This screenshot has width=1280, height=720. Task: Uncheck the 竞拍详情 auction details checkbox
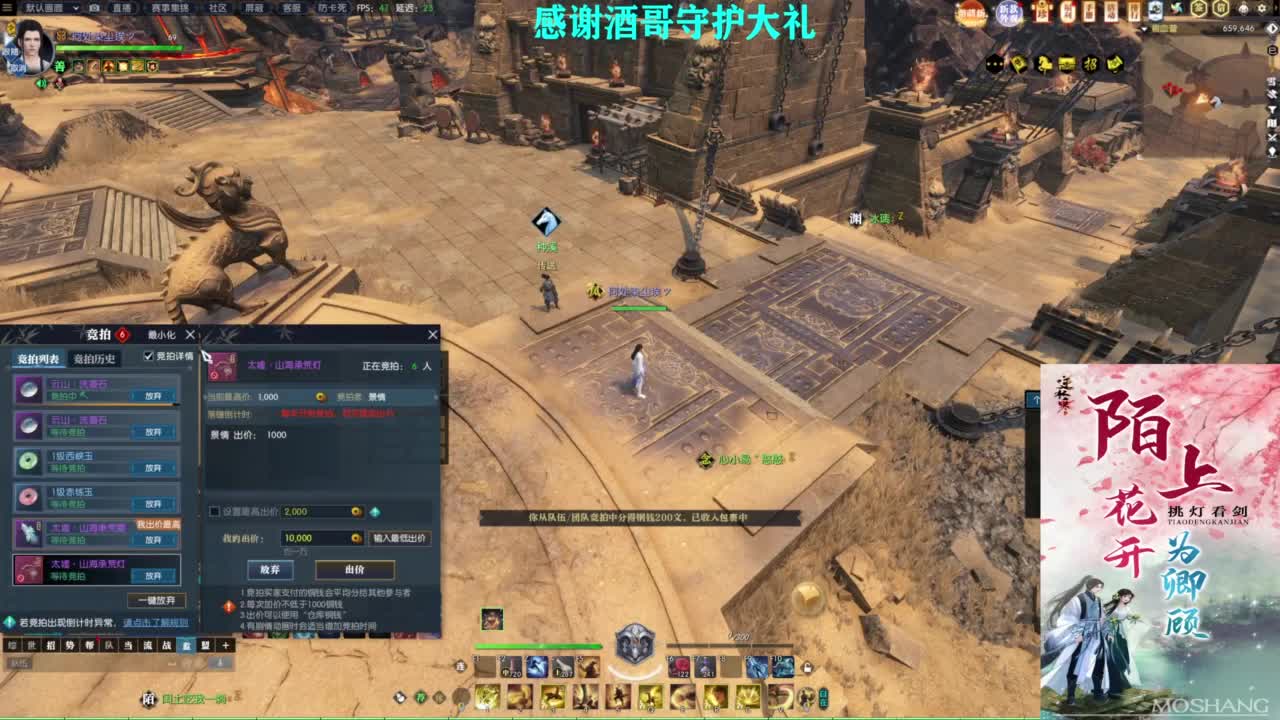(147, 357)
